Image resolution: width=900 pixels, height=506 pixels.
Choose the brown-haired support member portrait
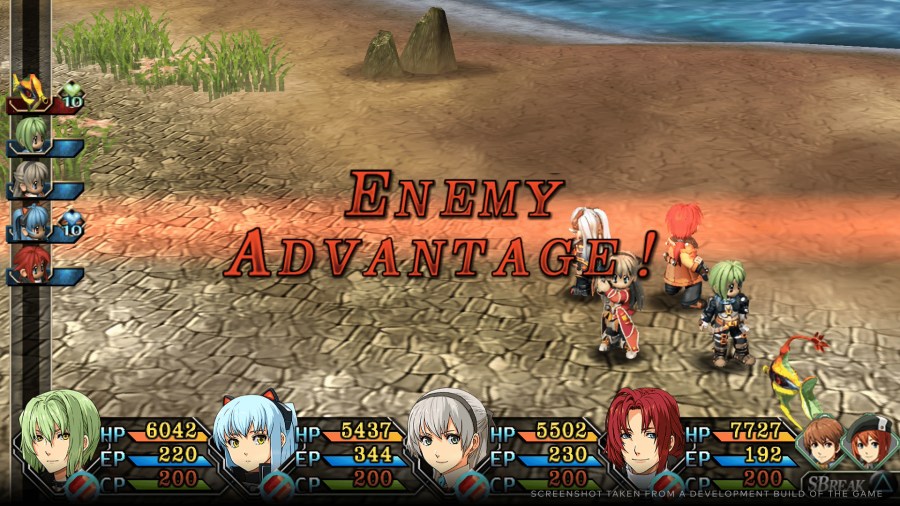823,443
